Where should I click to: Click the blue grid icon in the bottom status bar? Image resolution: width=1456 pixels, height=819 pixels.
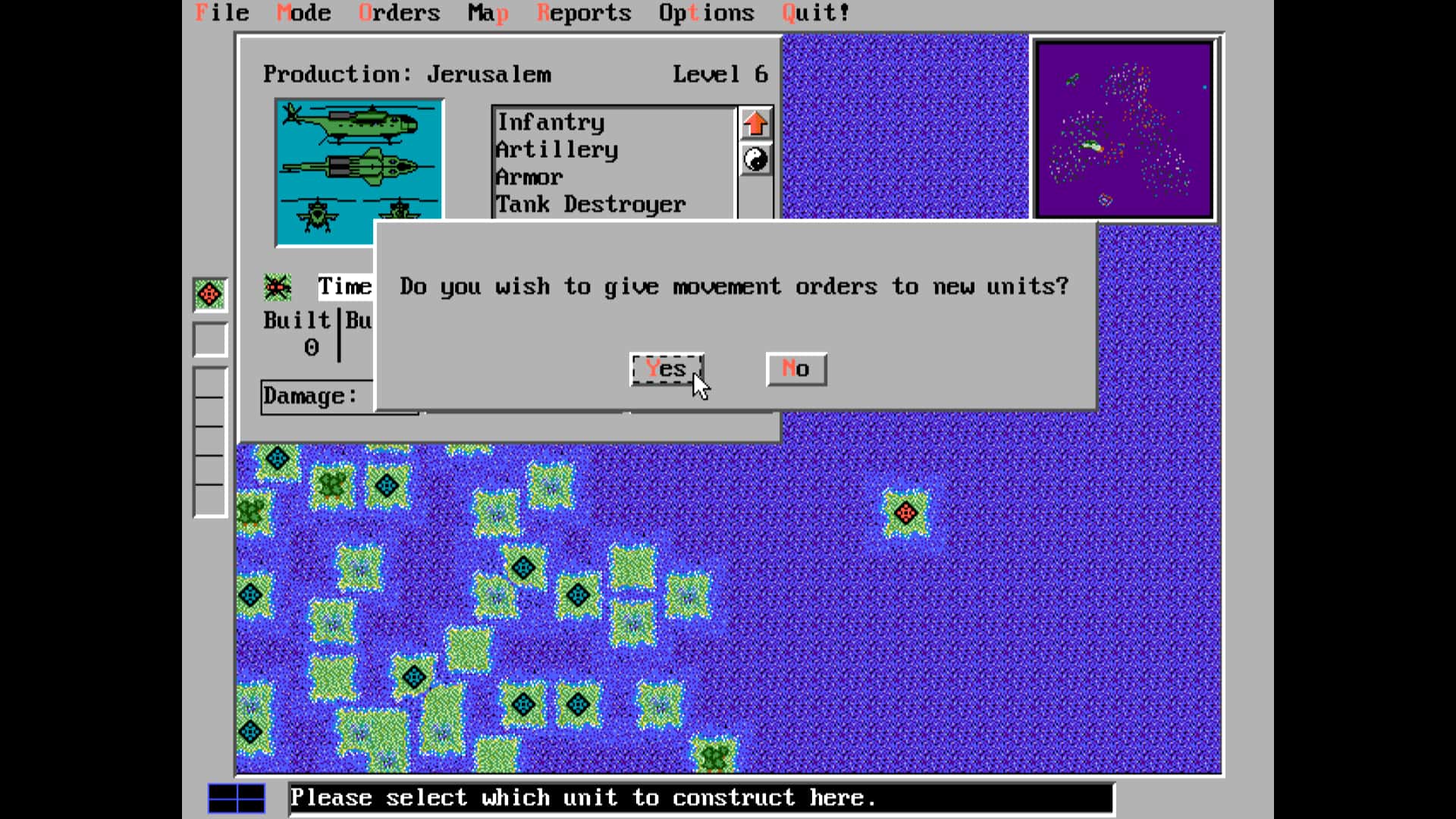(x=237, y=797)
